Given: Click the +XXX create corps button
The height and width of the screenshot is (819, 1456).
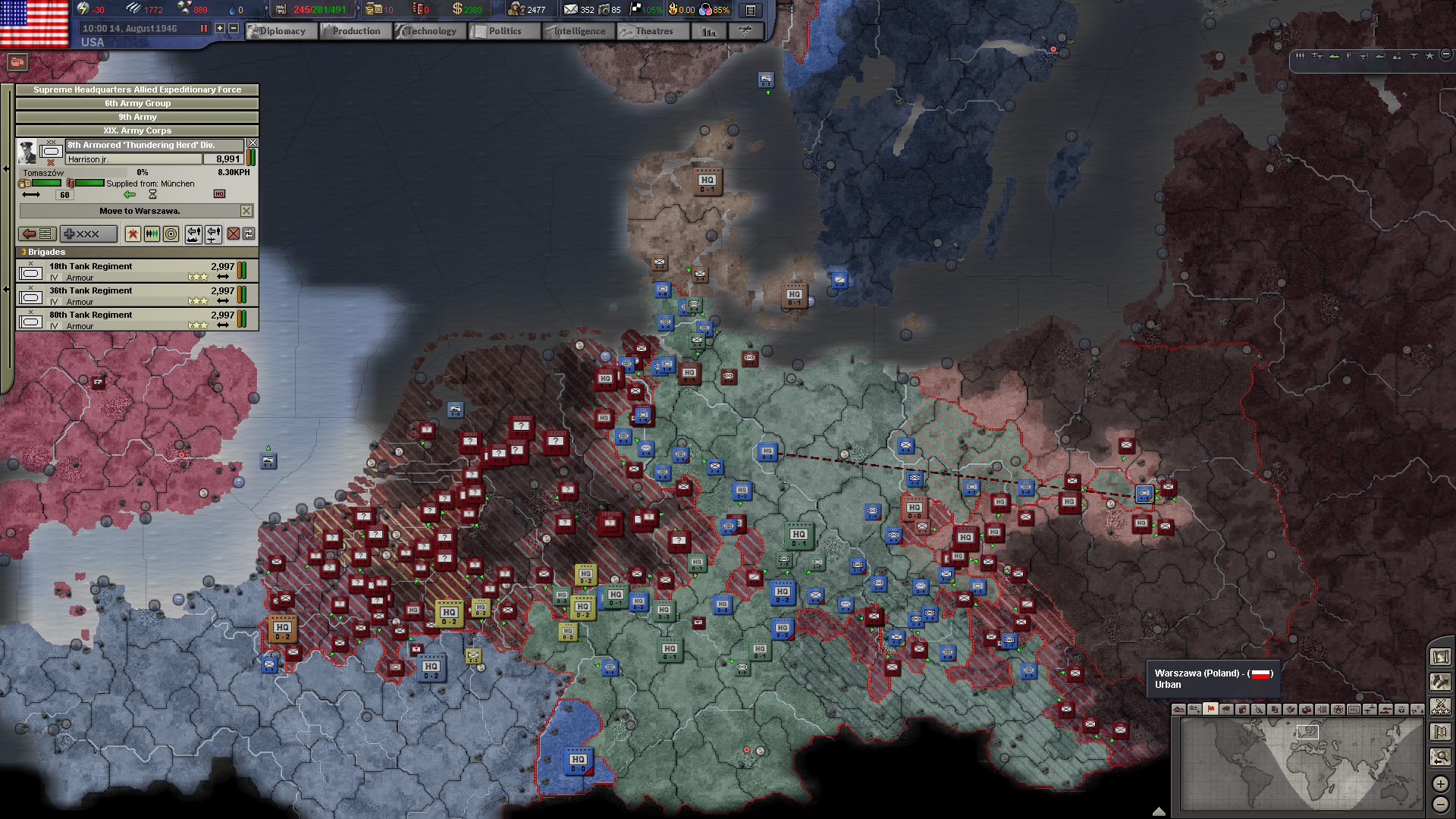Looking at the screenshot, I should pyautogui.click(x=89, y=234).
